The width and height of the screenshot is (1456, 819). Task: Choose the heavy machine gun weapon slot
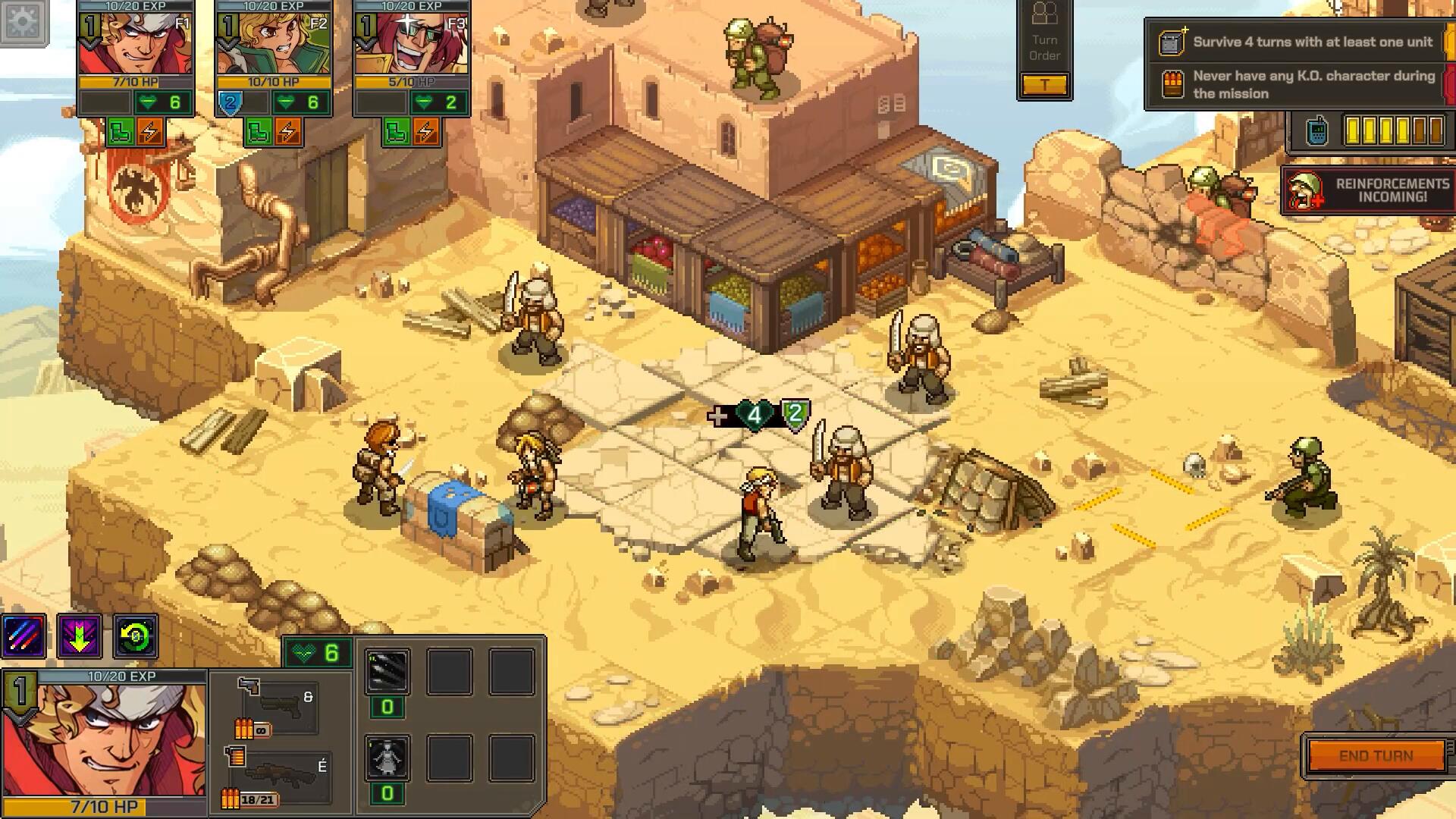[x=279, y=775]
